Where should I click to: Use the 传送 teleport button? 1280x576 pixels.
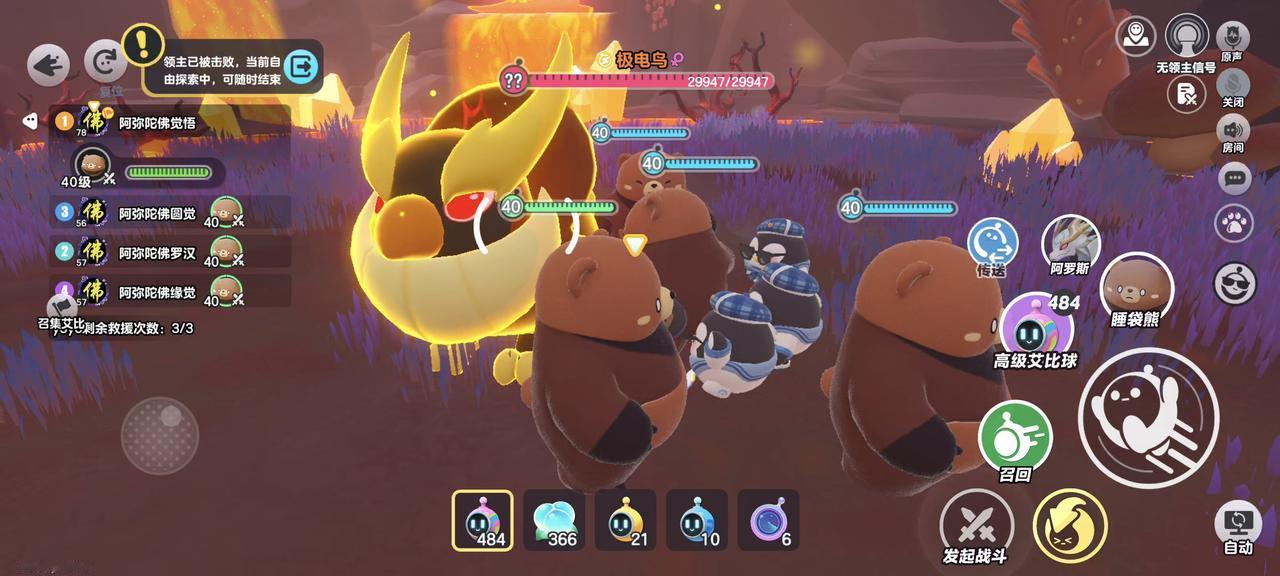pos(992,243)
